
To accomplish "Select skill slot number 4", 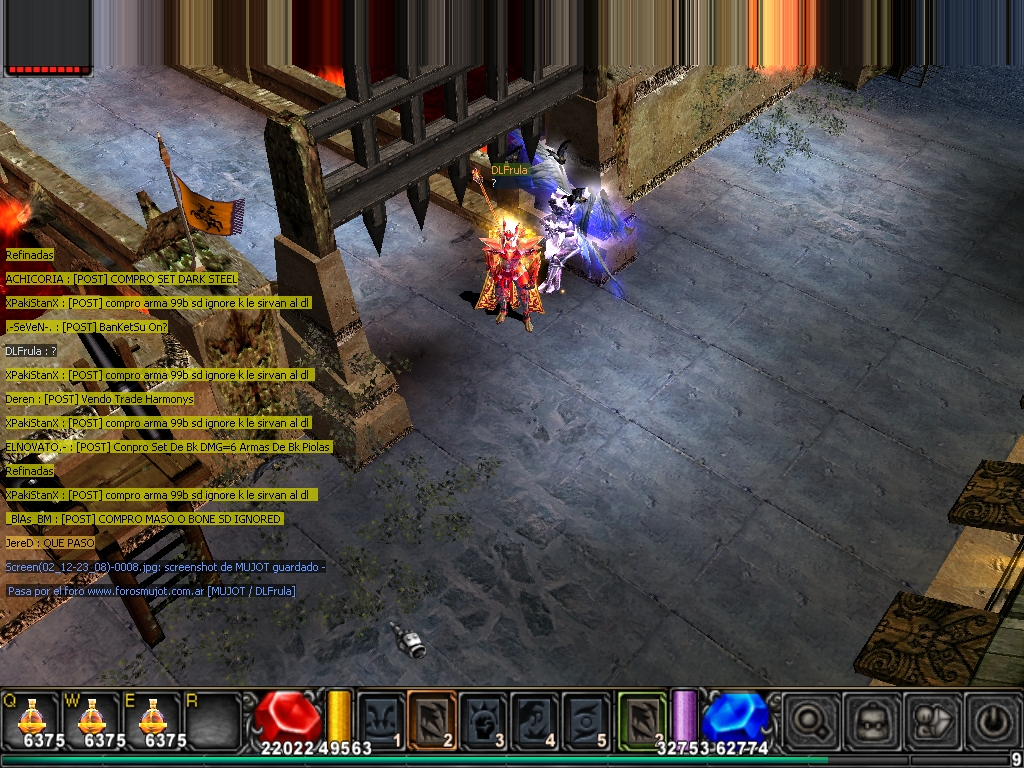I will click(x=535, y=718).
